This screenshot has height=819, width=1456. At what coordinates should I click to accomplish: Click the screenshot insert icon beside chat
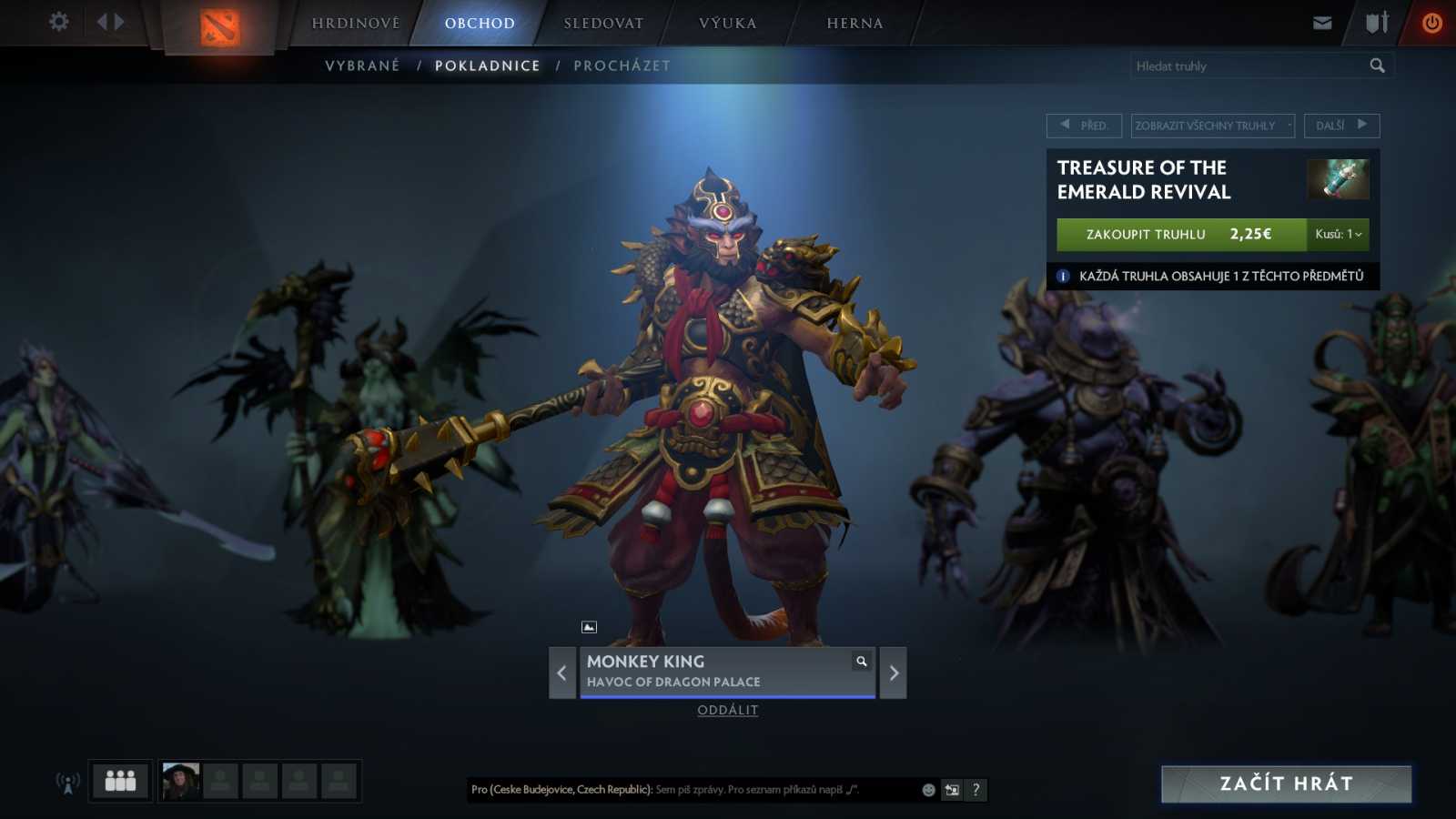tap(951, 790)
